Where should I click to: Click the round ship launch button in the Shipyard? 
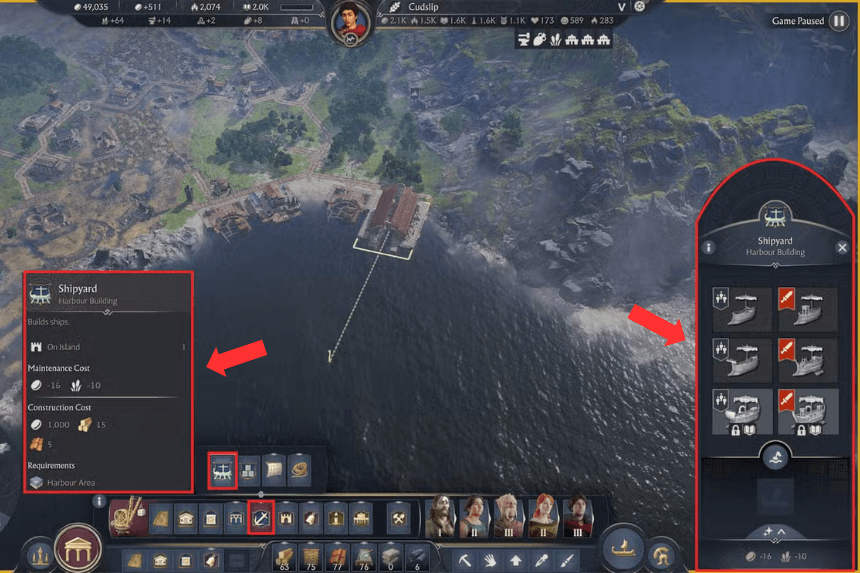(775, 457)
